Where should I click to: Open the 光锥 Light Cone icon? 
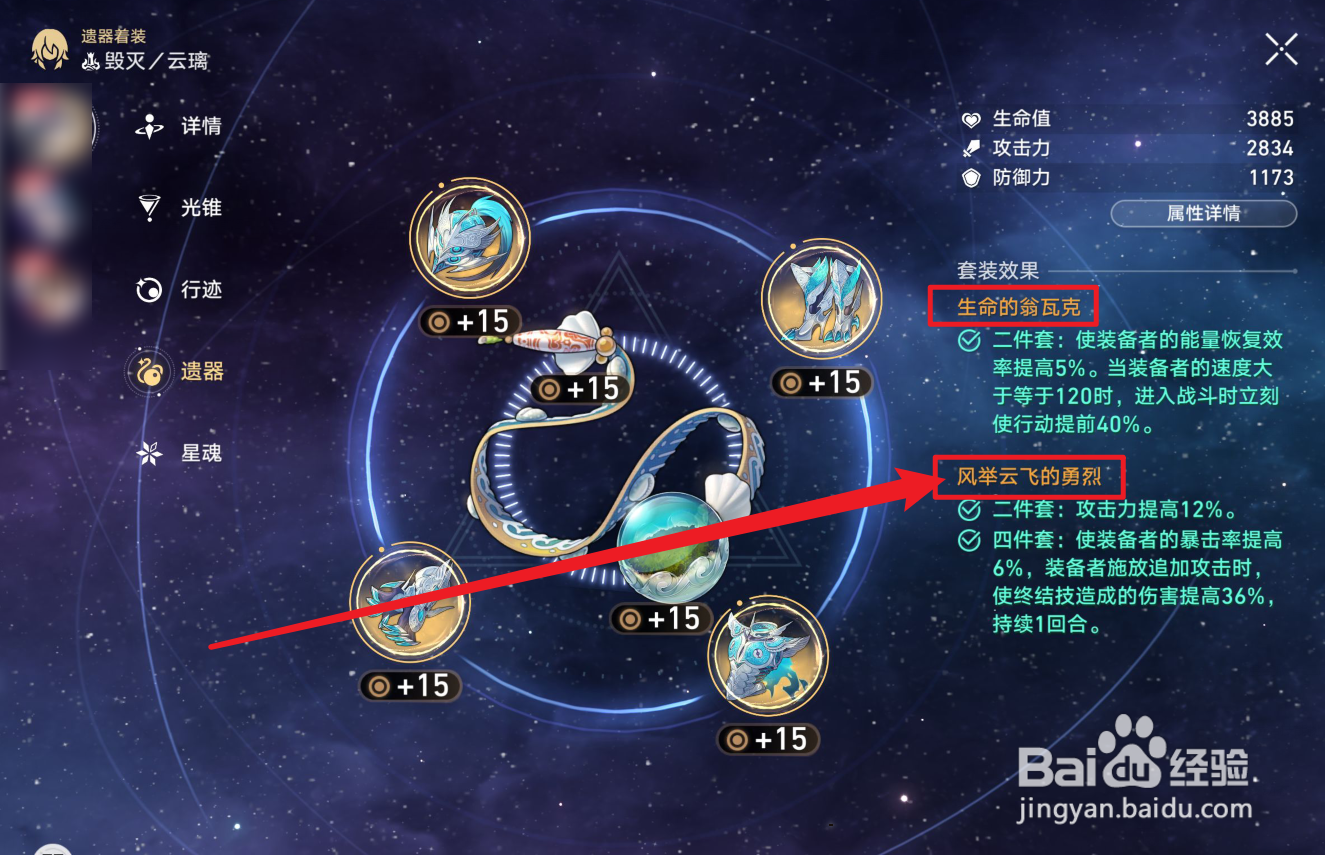149,207
